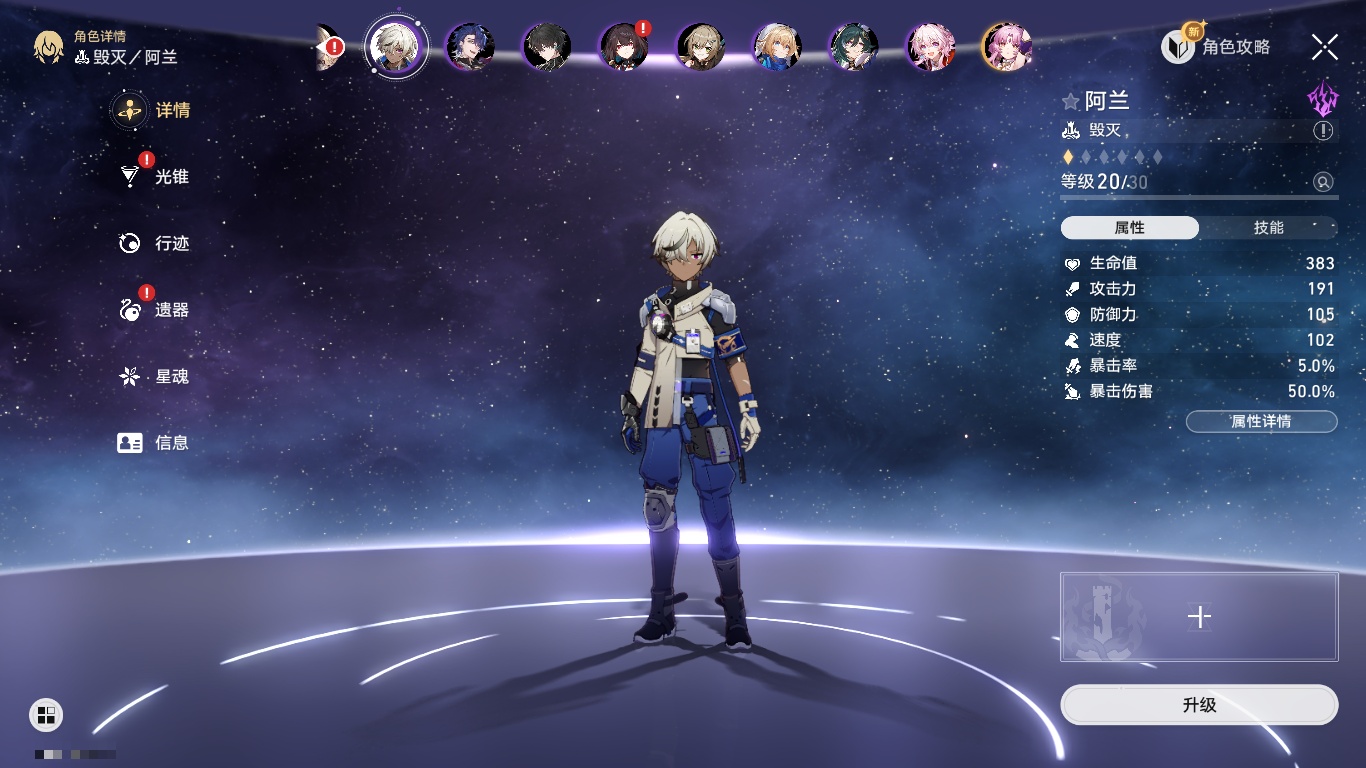The height and width of the screenshot is (768, 1366).
Task: Select the black-haired Dan Heng portrait
Action: [x=547, y=46]
